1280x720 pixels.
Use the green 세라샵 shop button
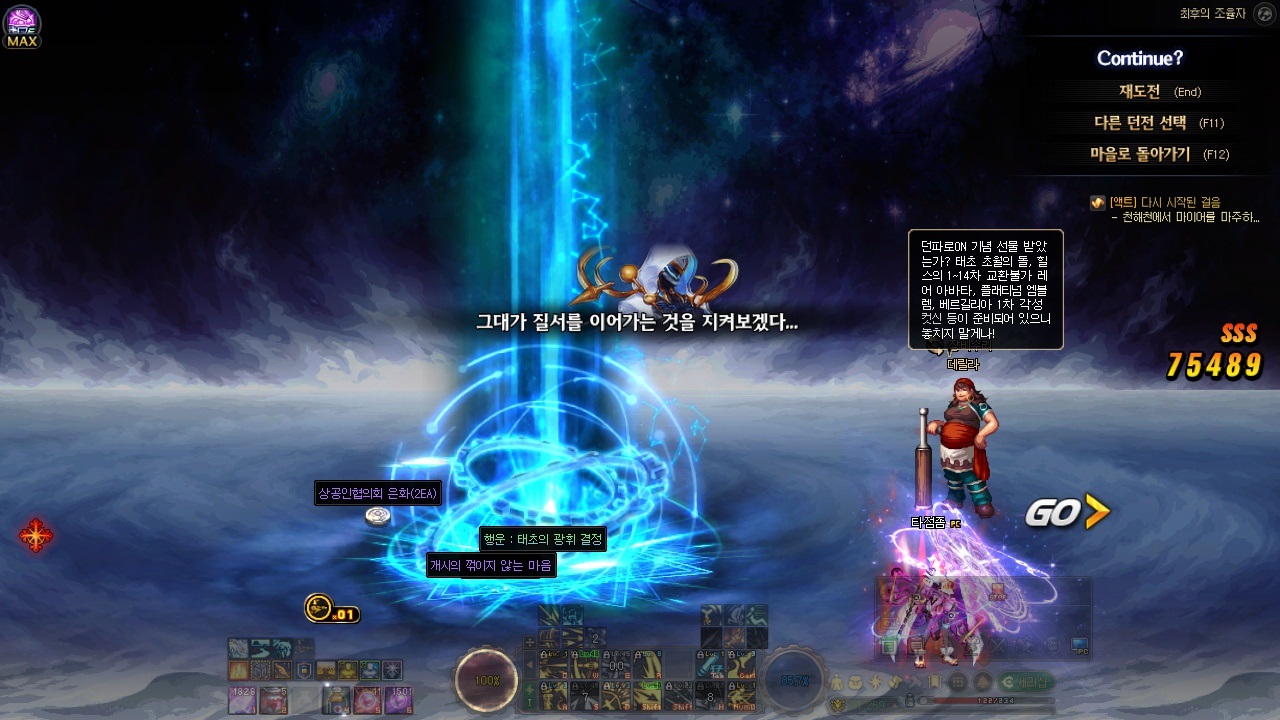(x=1028, y=682)
